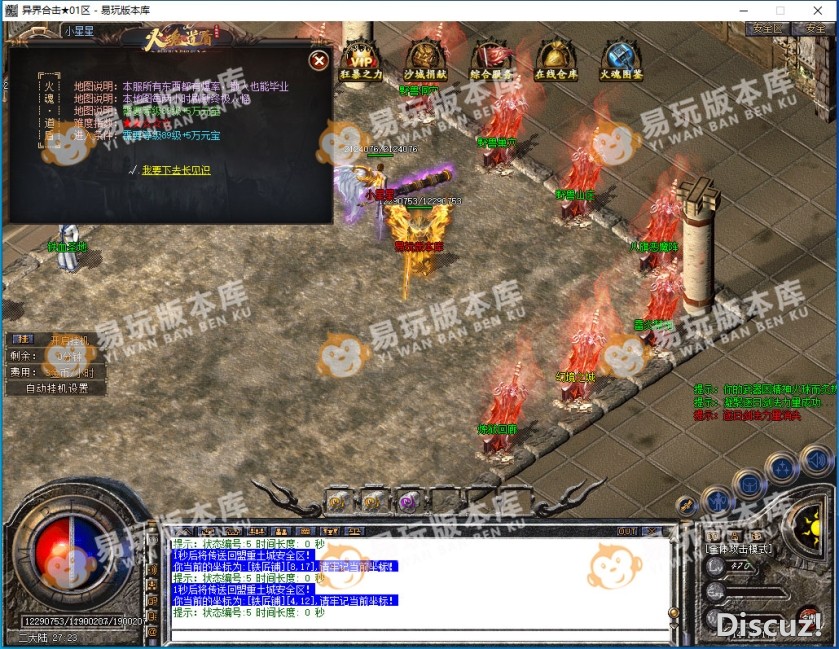Open the 在线仓库 online warehouse

point(555,59)
